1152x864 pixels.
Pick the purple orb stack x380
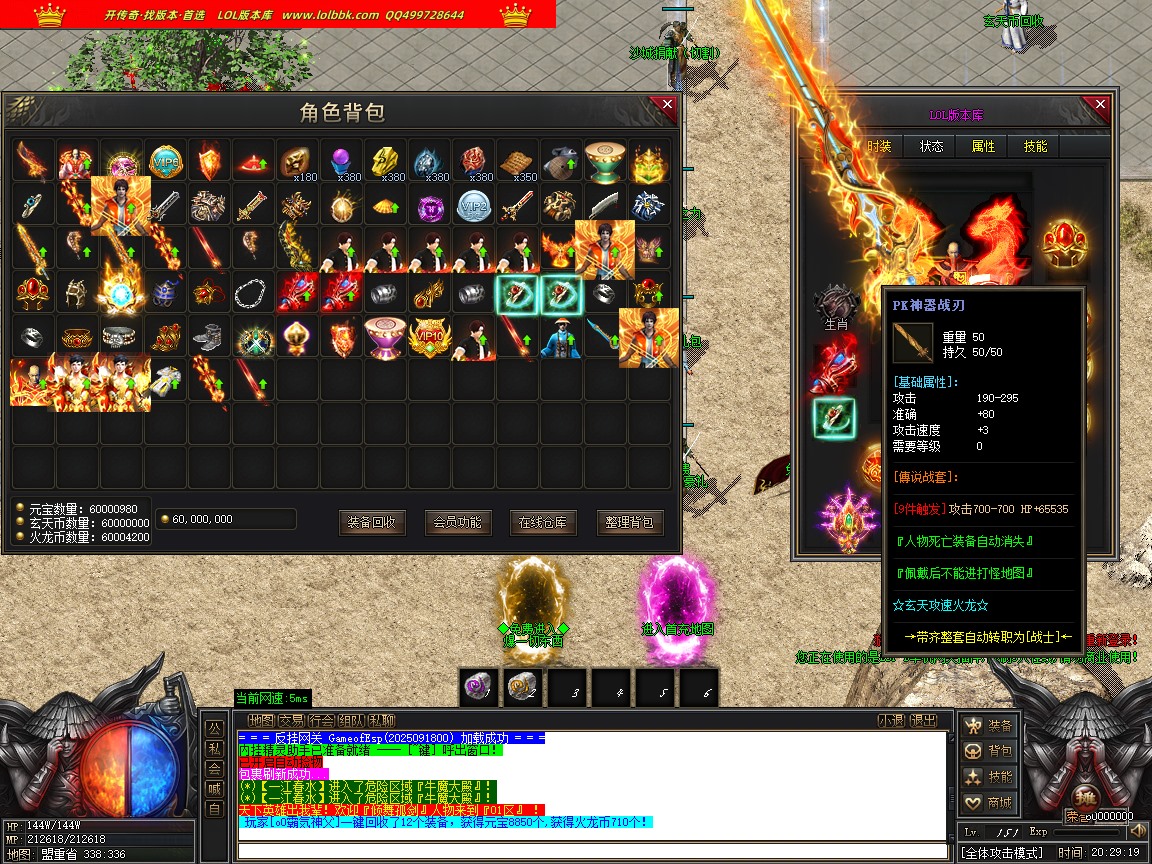[341, 161]
